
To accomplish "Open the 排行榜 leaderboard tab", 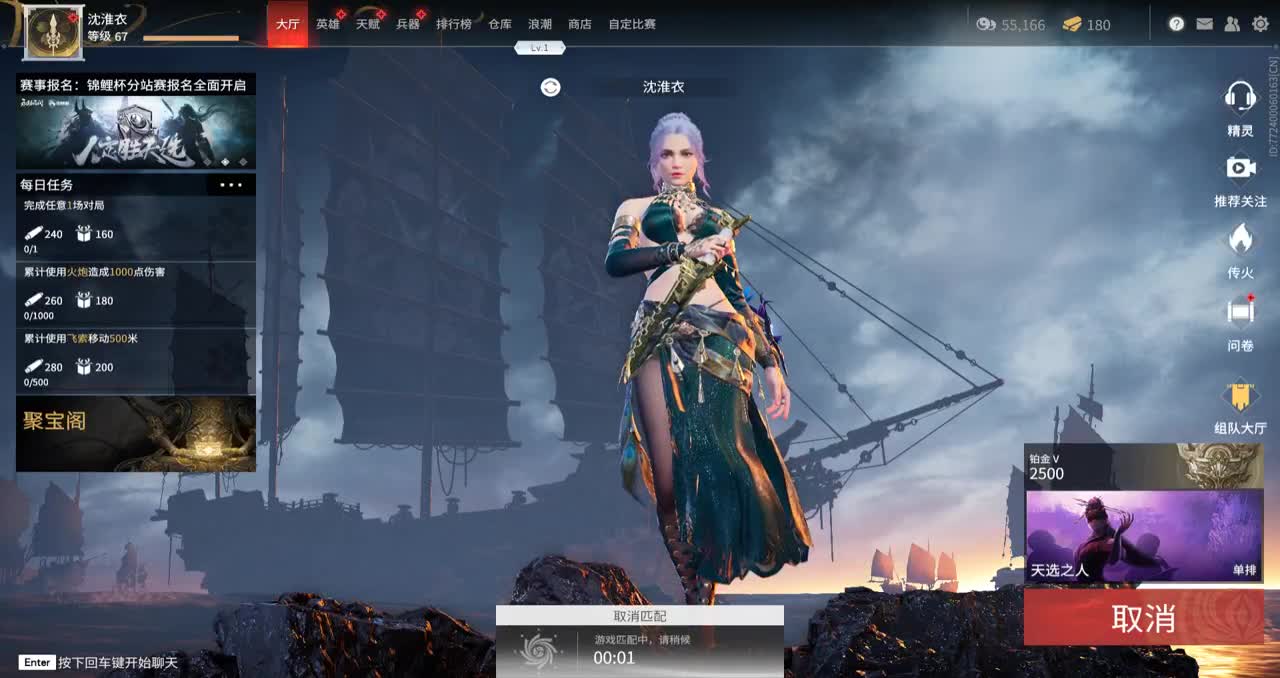I will pos(453,24).
